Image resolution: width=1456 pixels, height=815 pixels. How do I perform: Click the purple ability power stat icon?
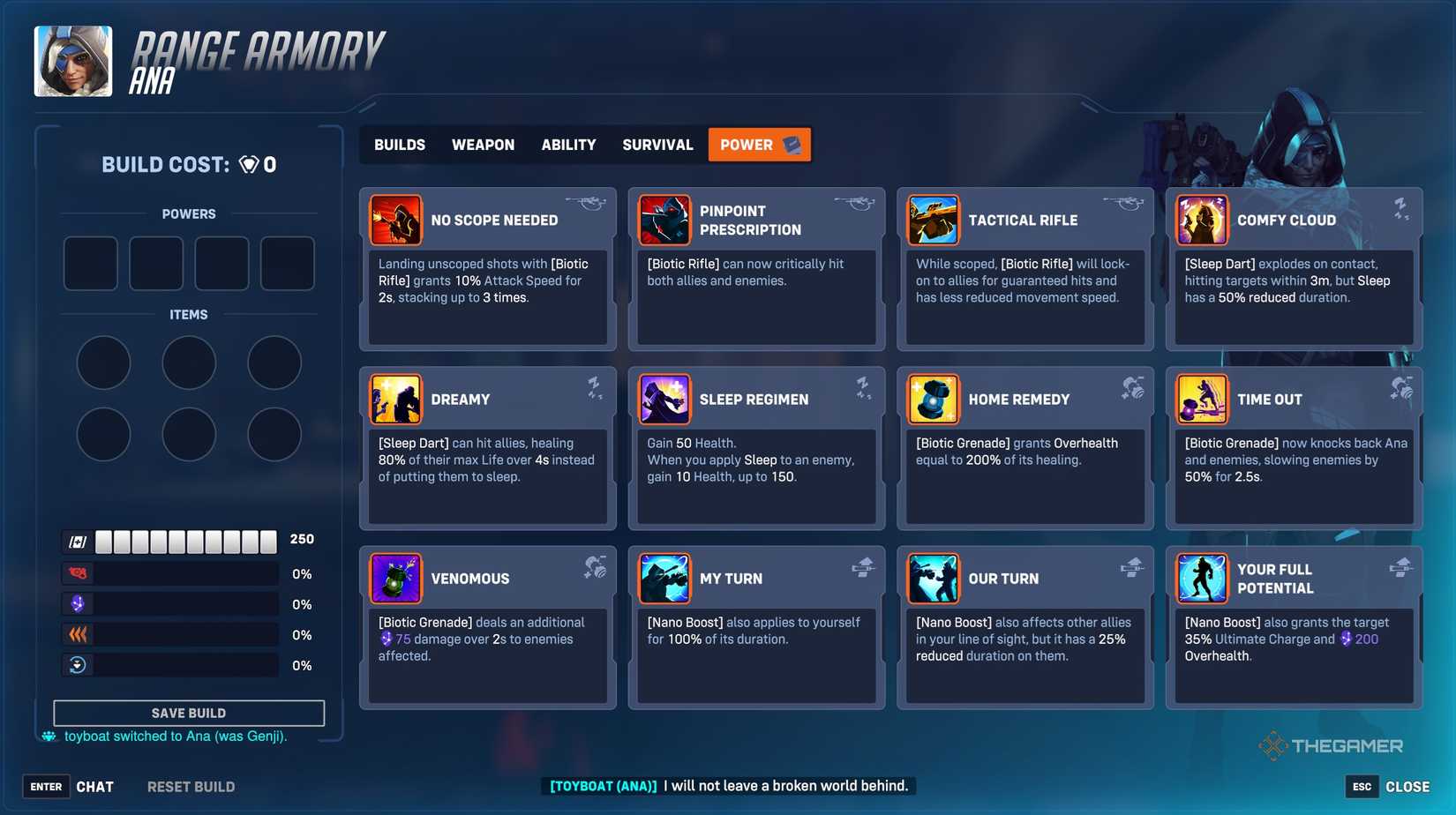tap(78, 603)
